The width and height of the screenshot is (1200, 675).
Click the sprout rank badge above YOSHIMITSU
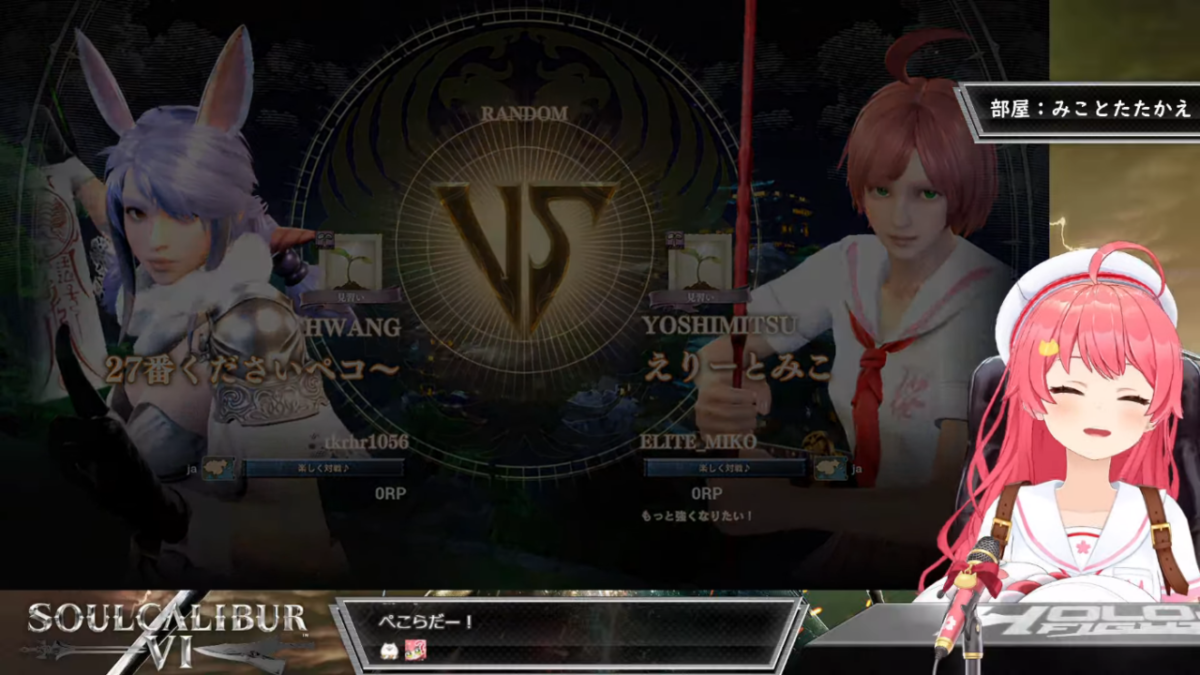(x=699, y=263)
